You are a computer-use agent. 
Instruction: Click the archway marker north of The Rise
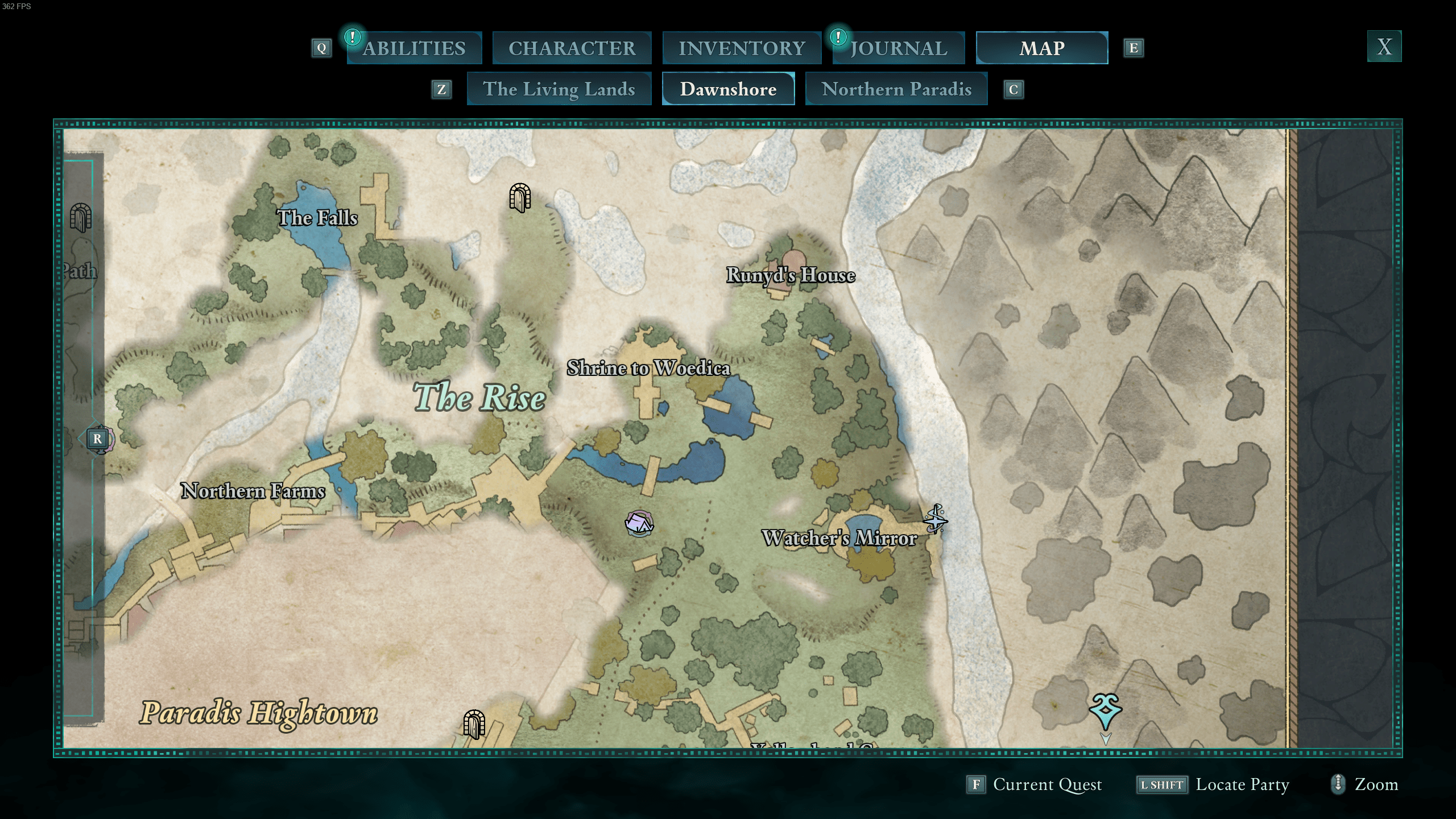(520, 197)
